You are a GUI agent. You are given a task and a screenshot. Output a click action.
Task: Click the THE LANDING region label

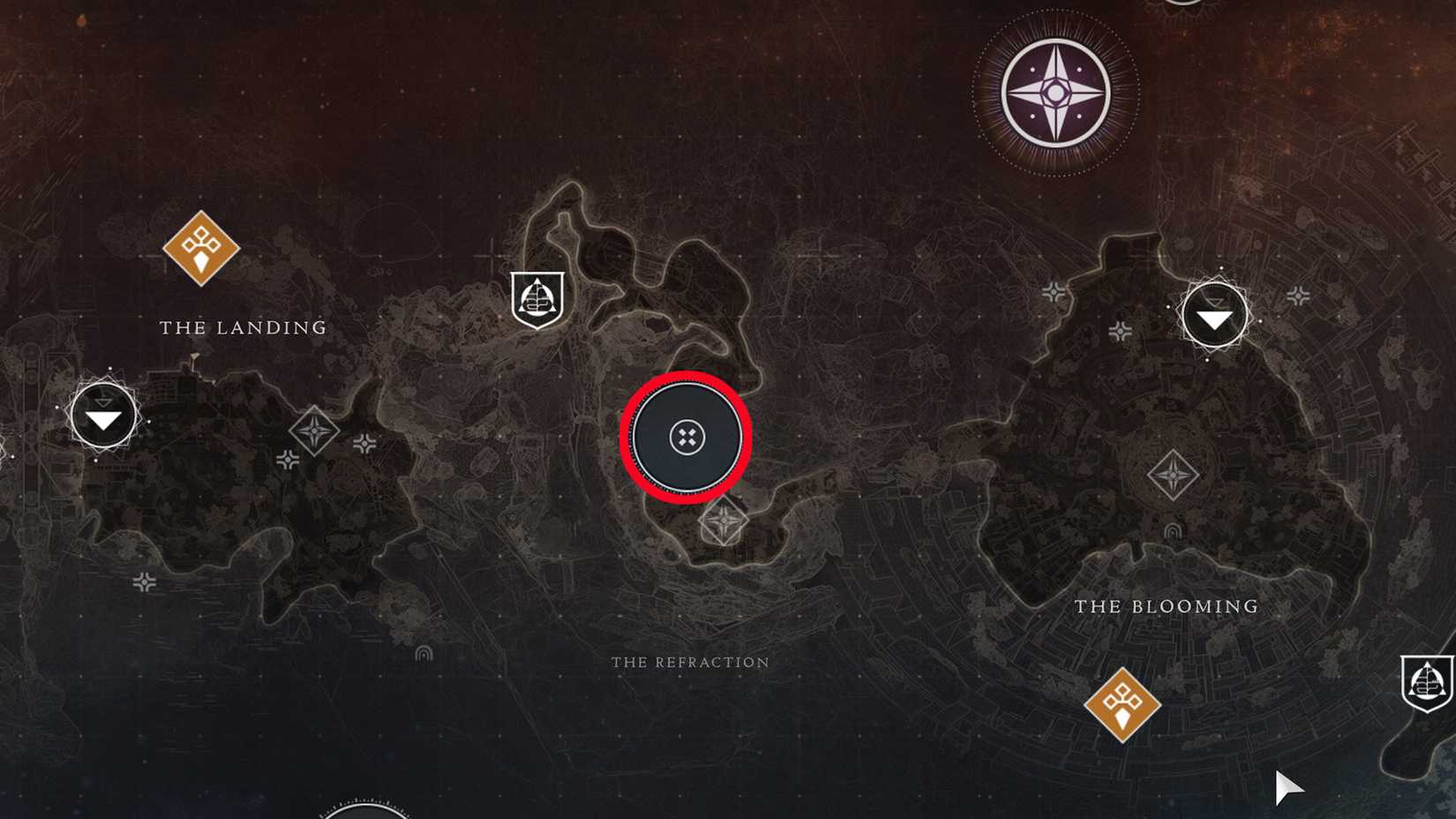click(241, 327)
